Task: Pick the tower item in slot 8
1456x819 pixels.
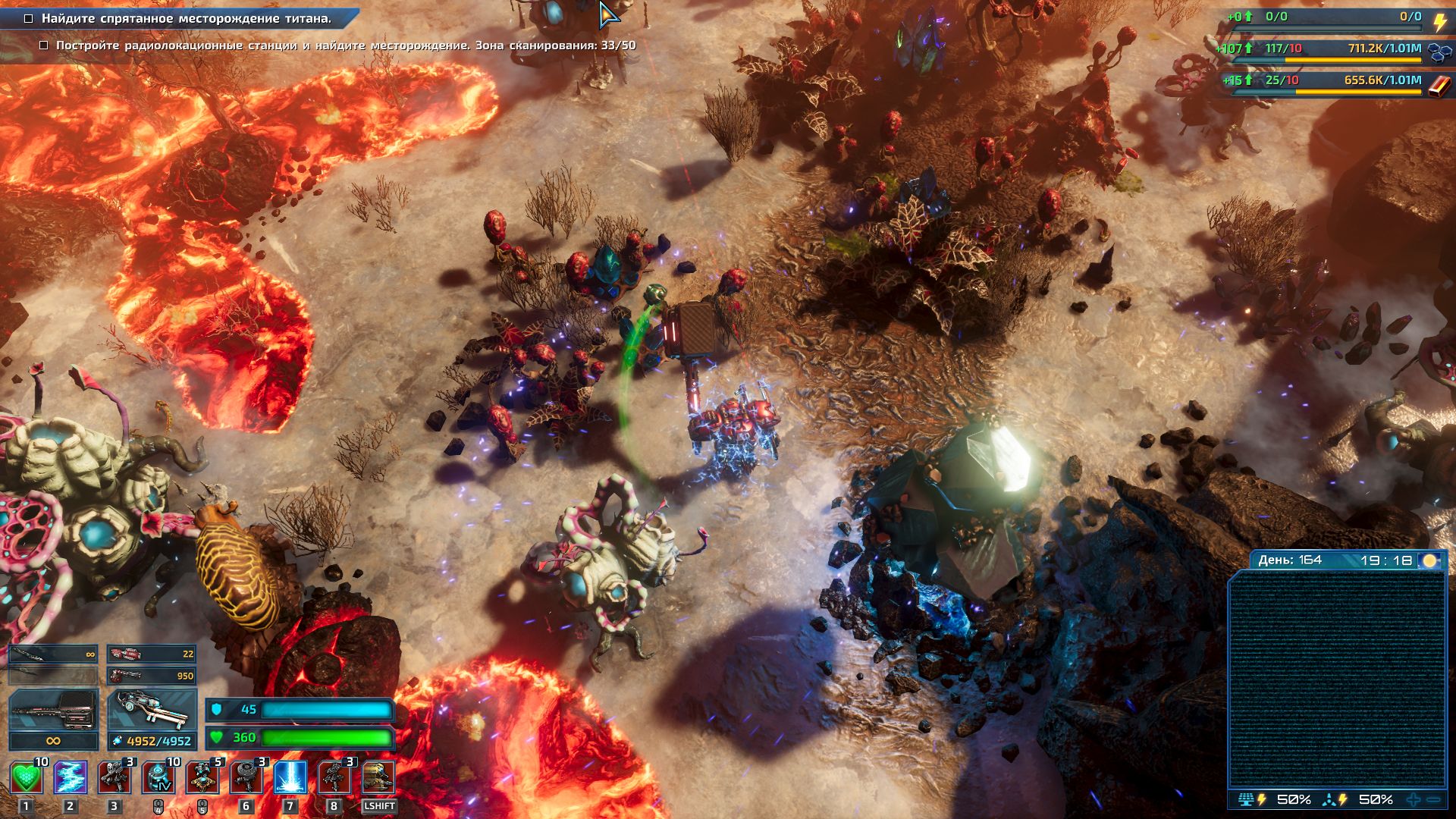Action: [334, 778]
